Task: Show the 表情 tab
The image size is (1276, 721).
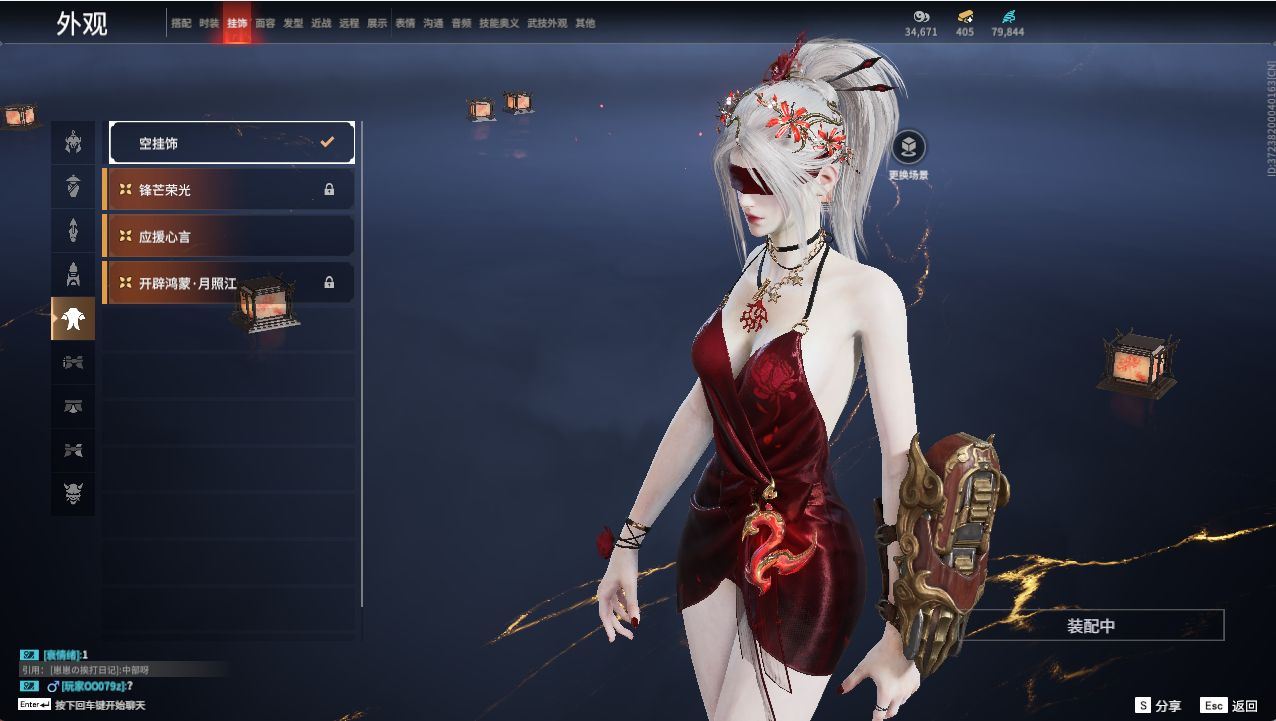Action: pos(405,23)
